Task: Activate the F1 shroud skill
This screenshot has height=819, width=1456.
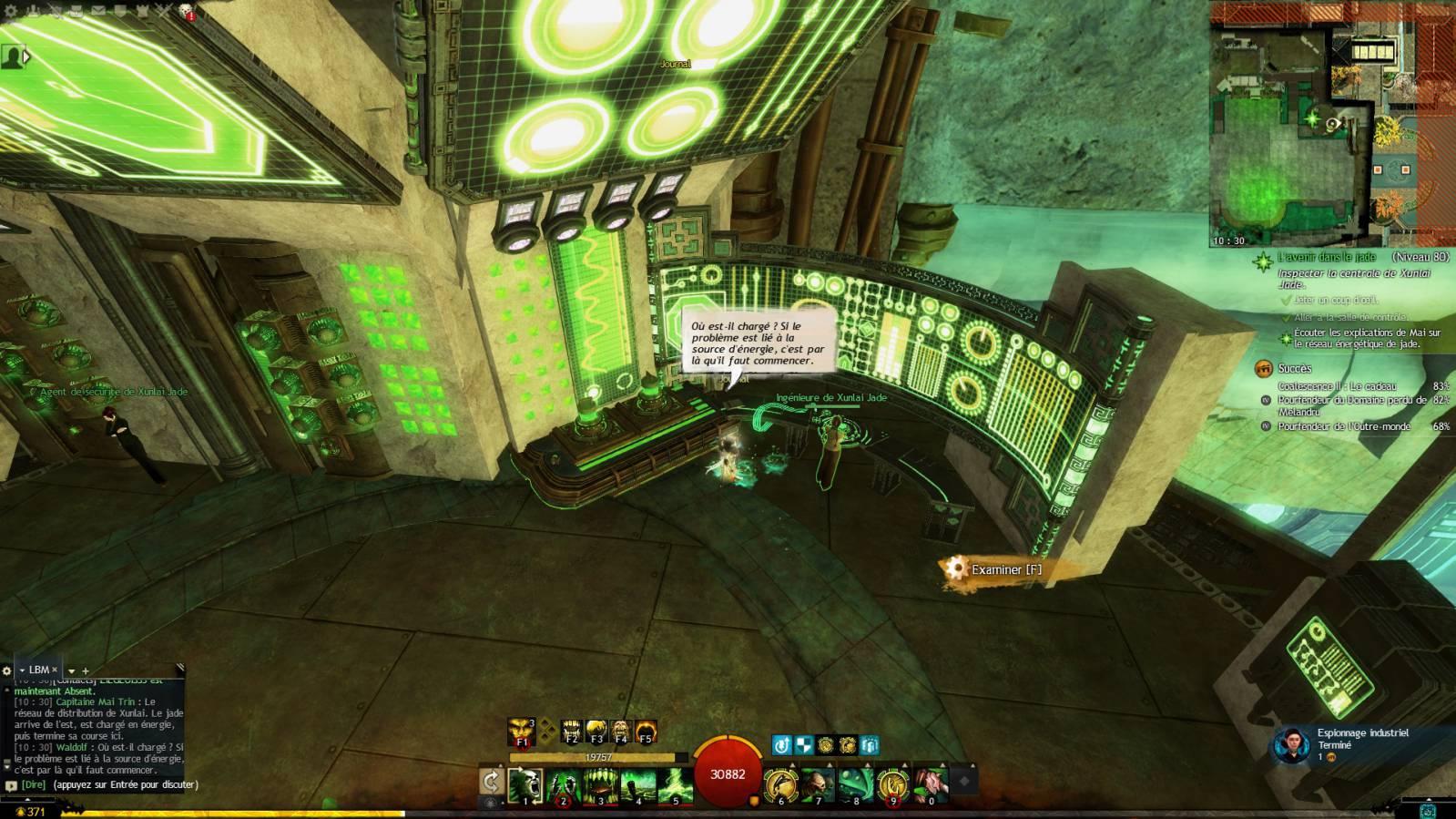Action: pyautogui.click(x=523, y=731)
